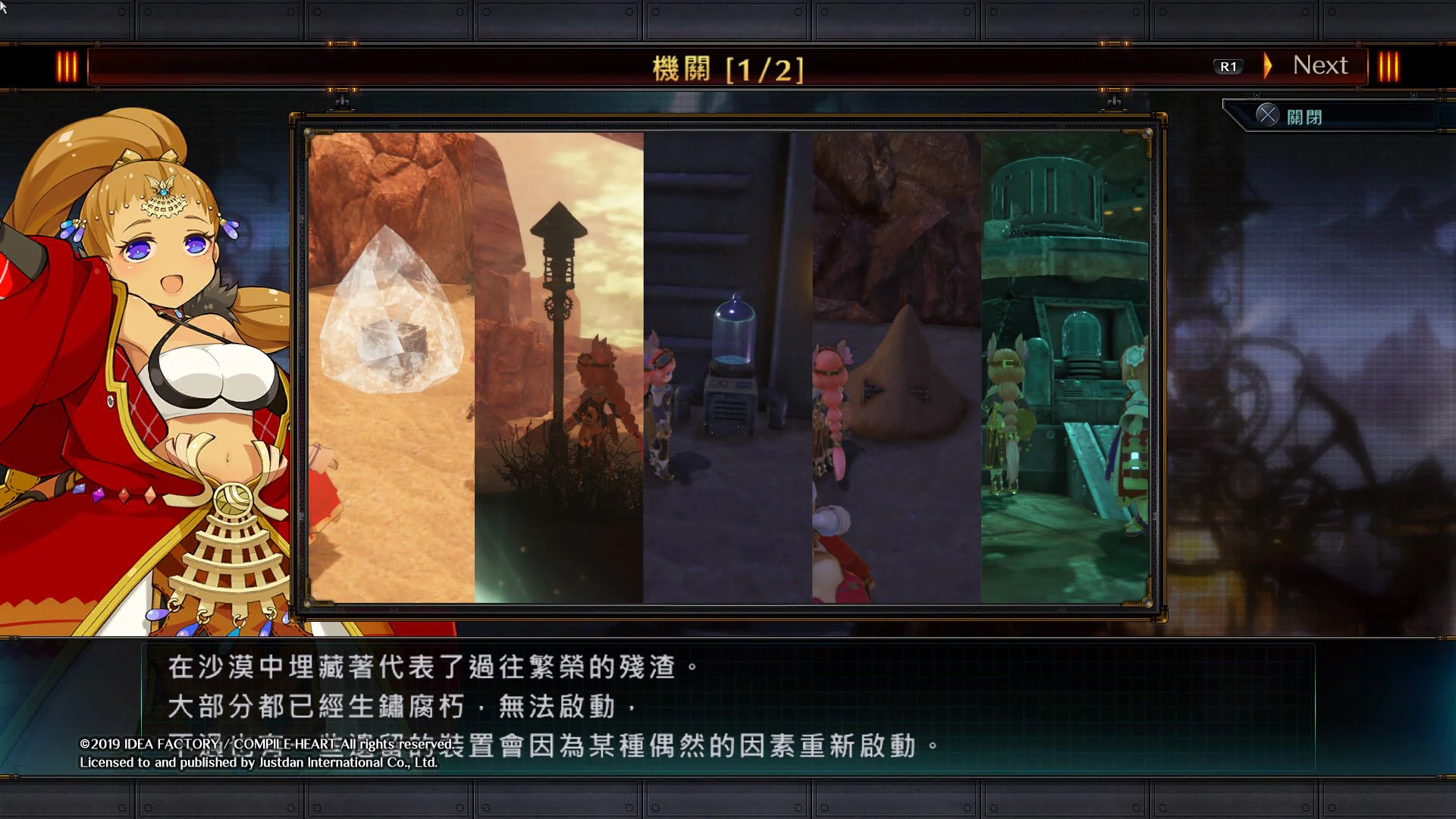Click the triple orange bars right of Next
This screenshot has width=1456, height=819.
(x=1390, y=66)
